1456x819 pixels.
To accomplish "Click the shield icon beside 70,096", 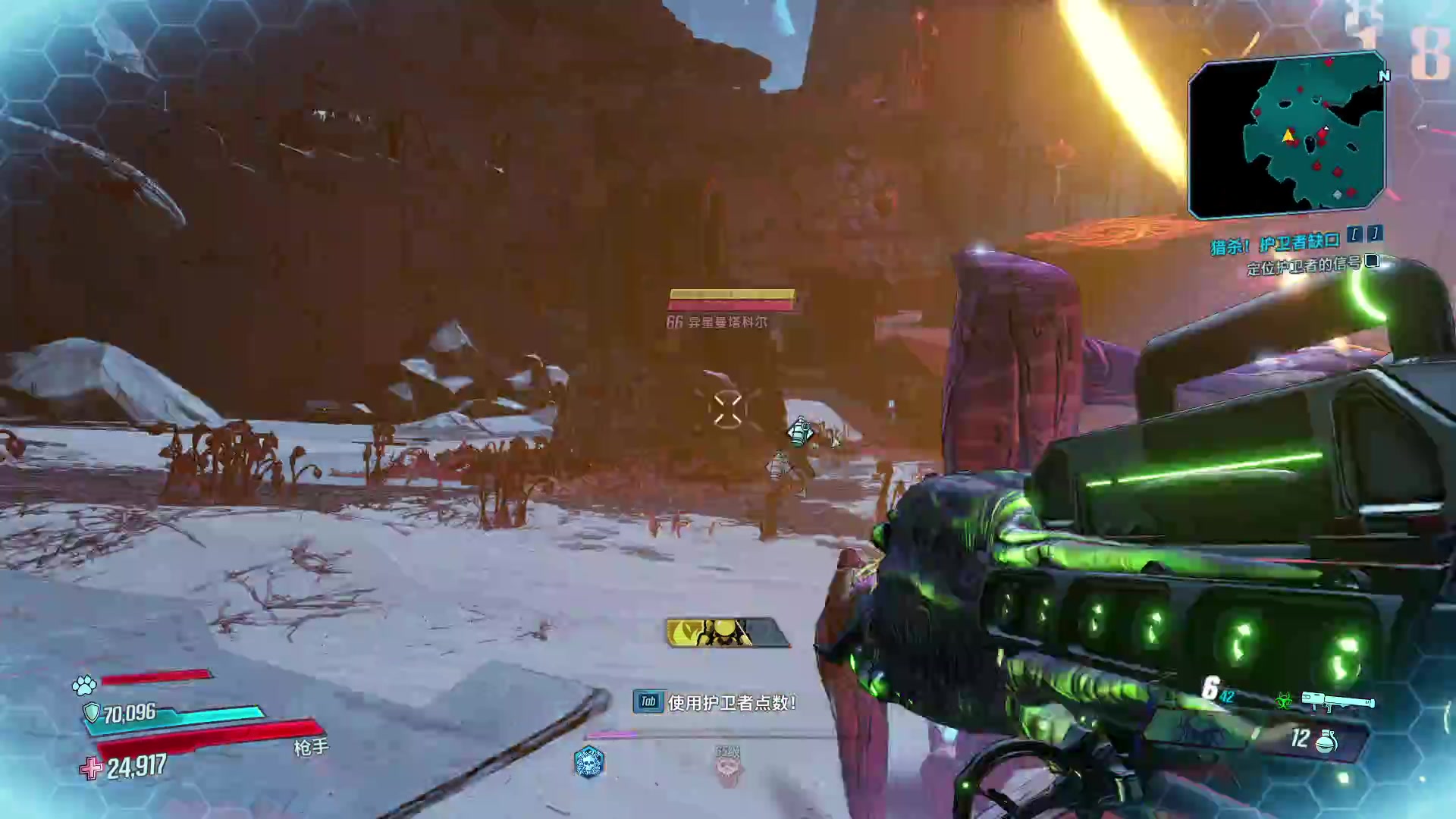I will [91, 713].
